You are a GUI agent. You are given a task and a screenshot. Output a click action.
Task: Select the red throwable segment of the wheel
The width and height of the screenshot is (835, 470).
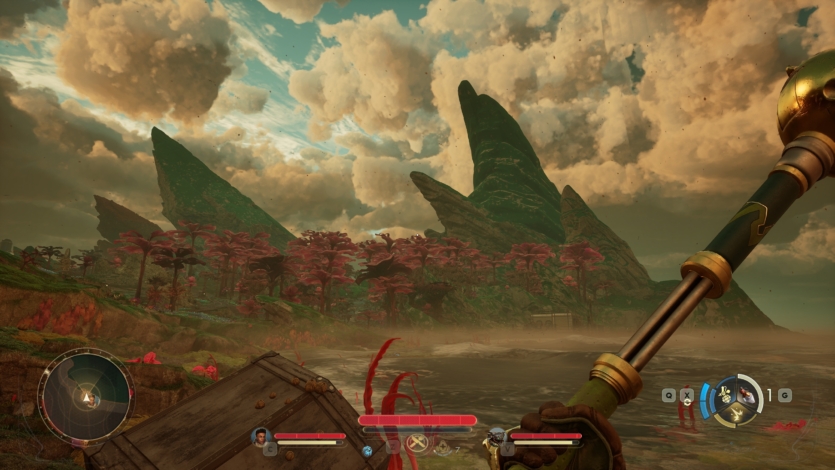pos(748,394)
